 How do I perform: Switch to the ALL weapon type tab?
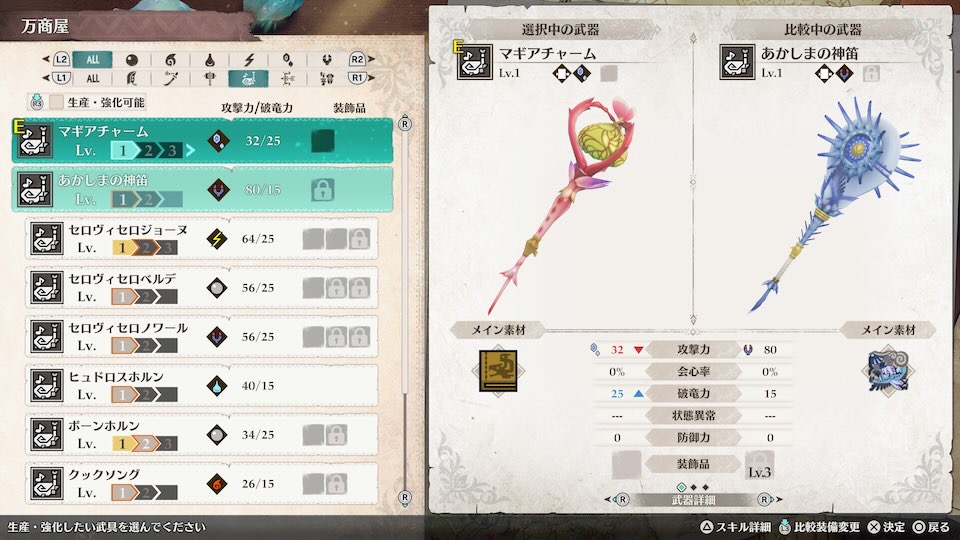click(x=92, y=78)
